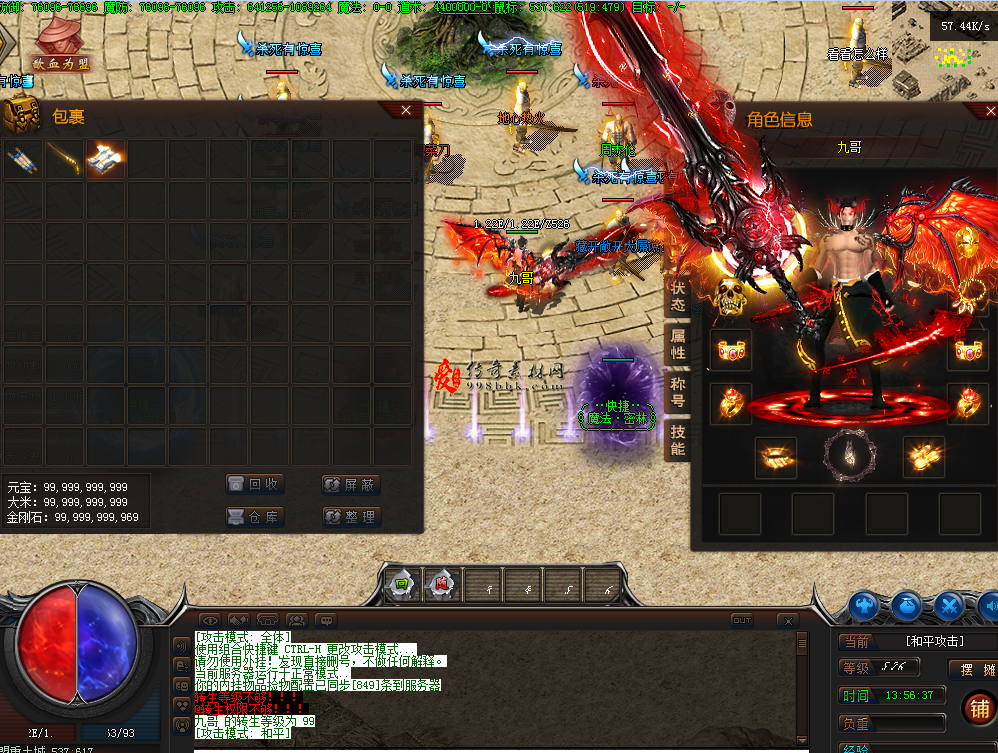Select the blue scroll item in the bag
This screenshot has width=998, height=753.
click(21, 160)
